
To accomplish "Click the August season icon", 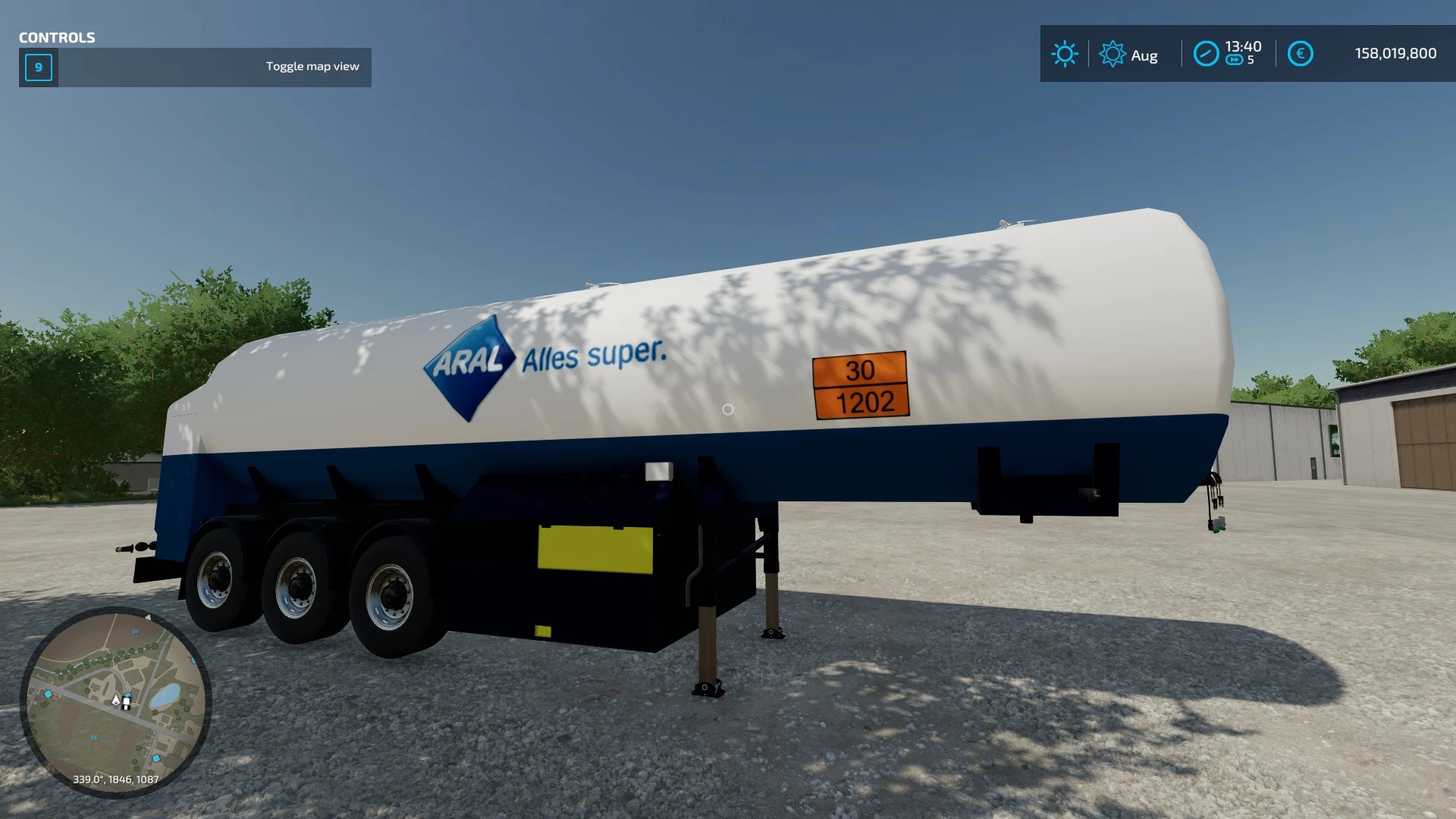I will click(1112, 55).
